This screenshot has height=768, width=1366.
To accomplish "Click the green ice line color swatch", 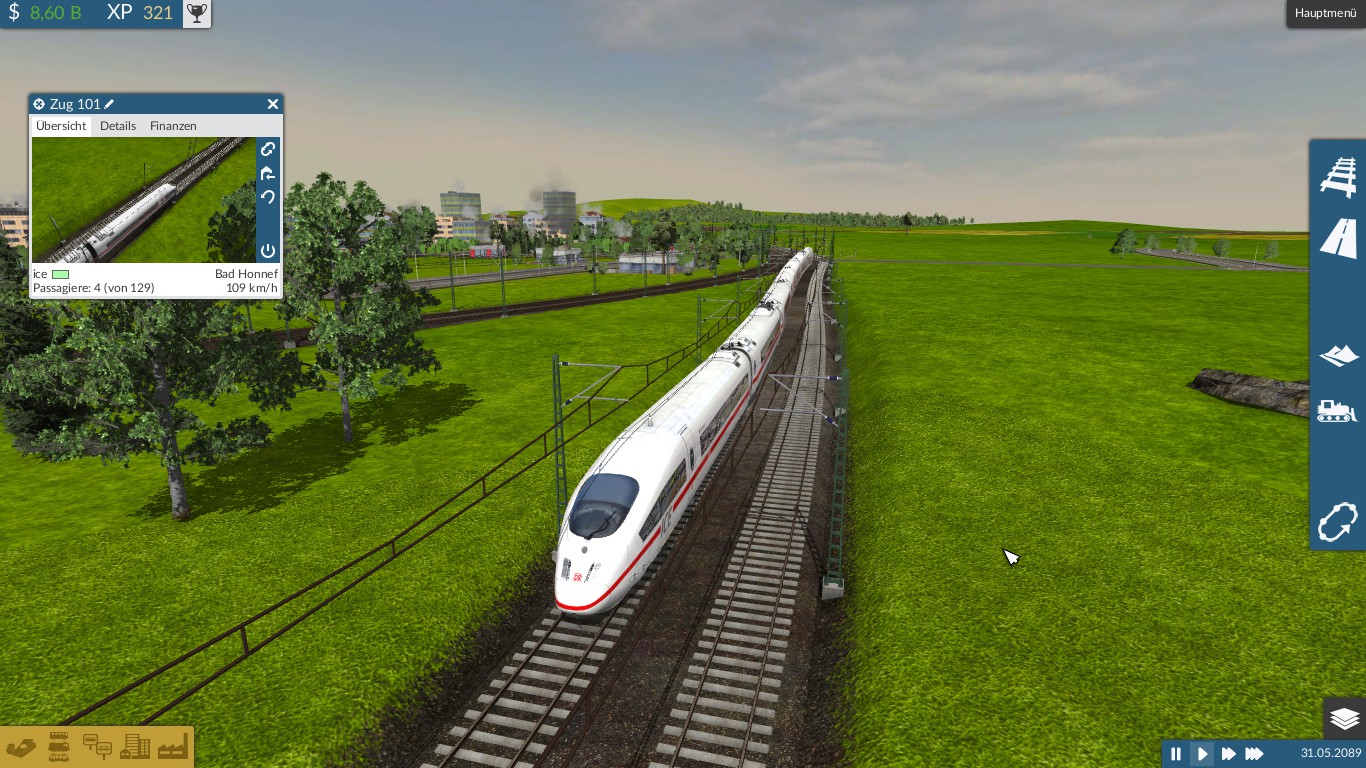I will click(59, 273).
